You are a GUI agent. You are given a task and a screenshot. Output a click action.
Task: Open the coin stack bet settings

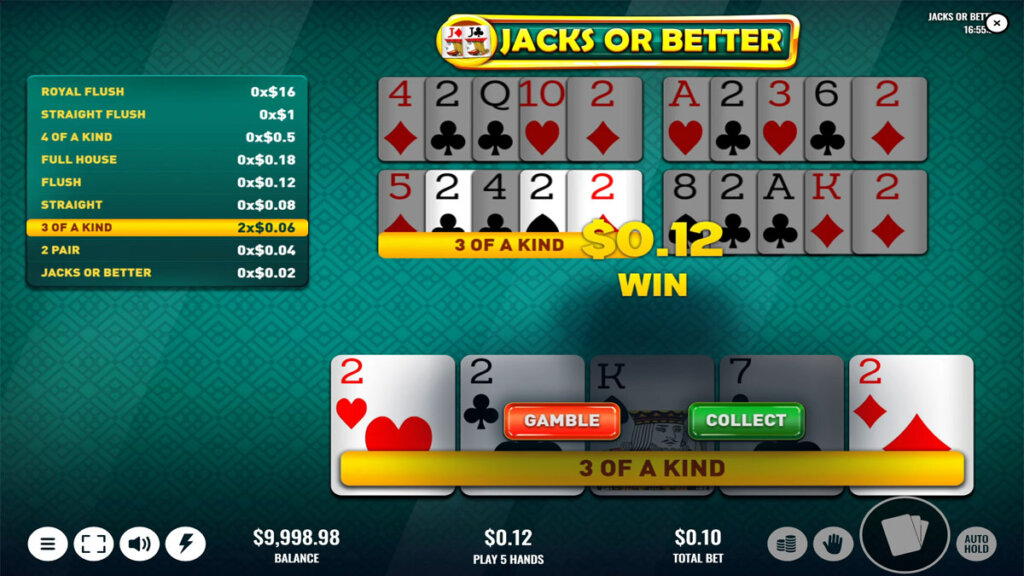pos(787,544)
